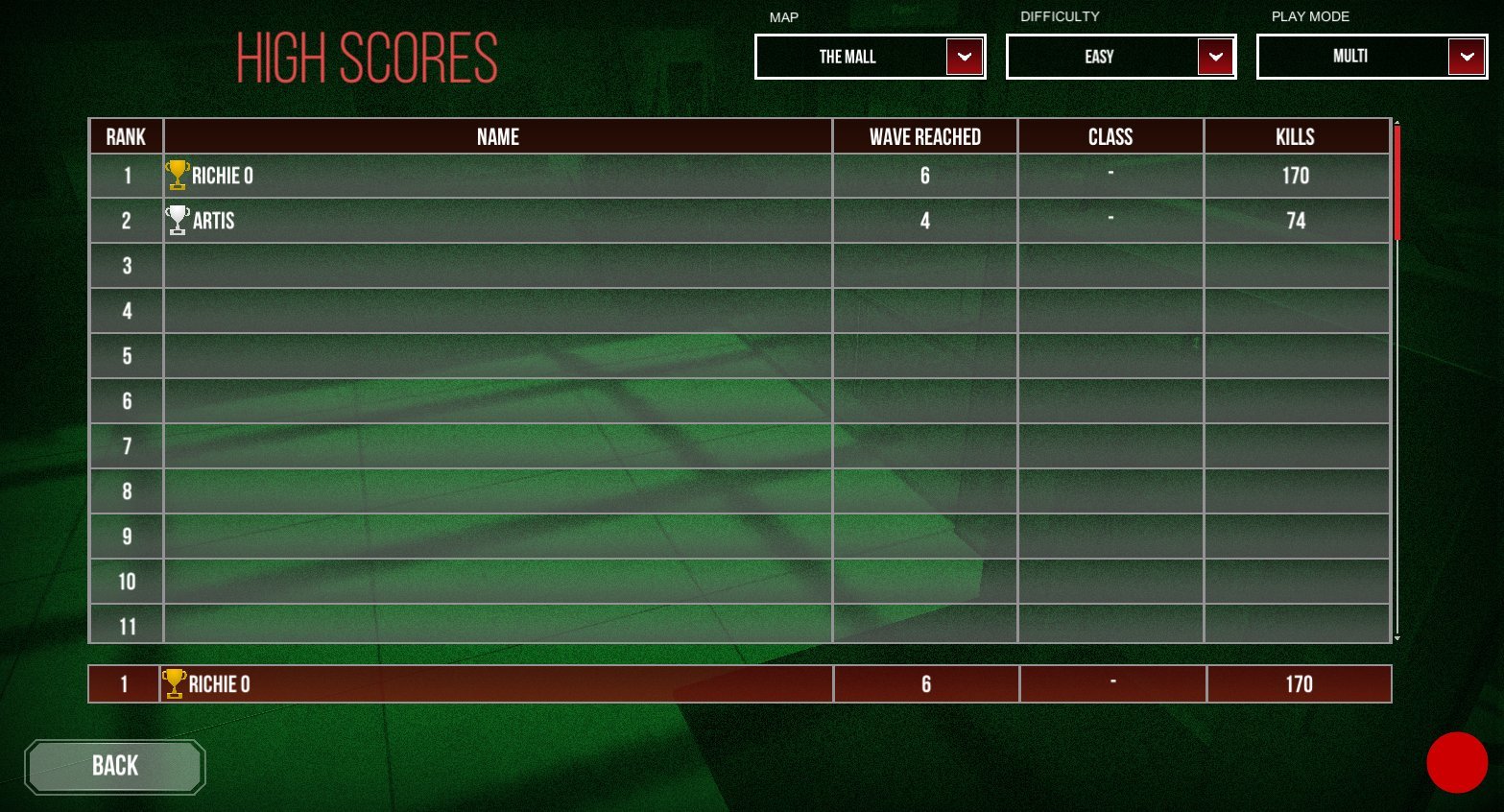Click the chevron on the EASY selector

[x=1215, y=57]
